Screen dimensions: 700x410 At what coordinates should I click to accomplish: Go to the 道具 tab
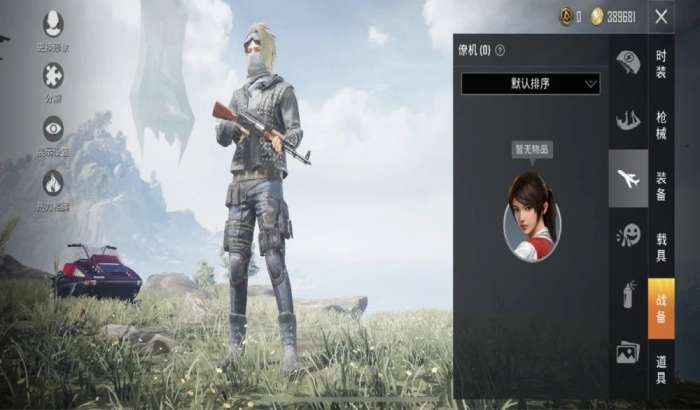click(661, 368)
